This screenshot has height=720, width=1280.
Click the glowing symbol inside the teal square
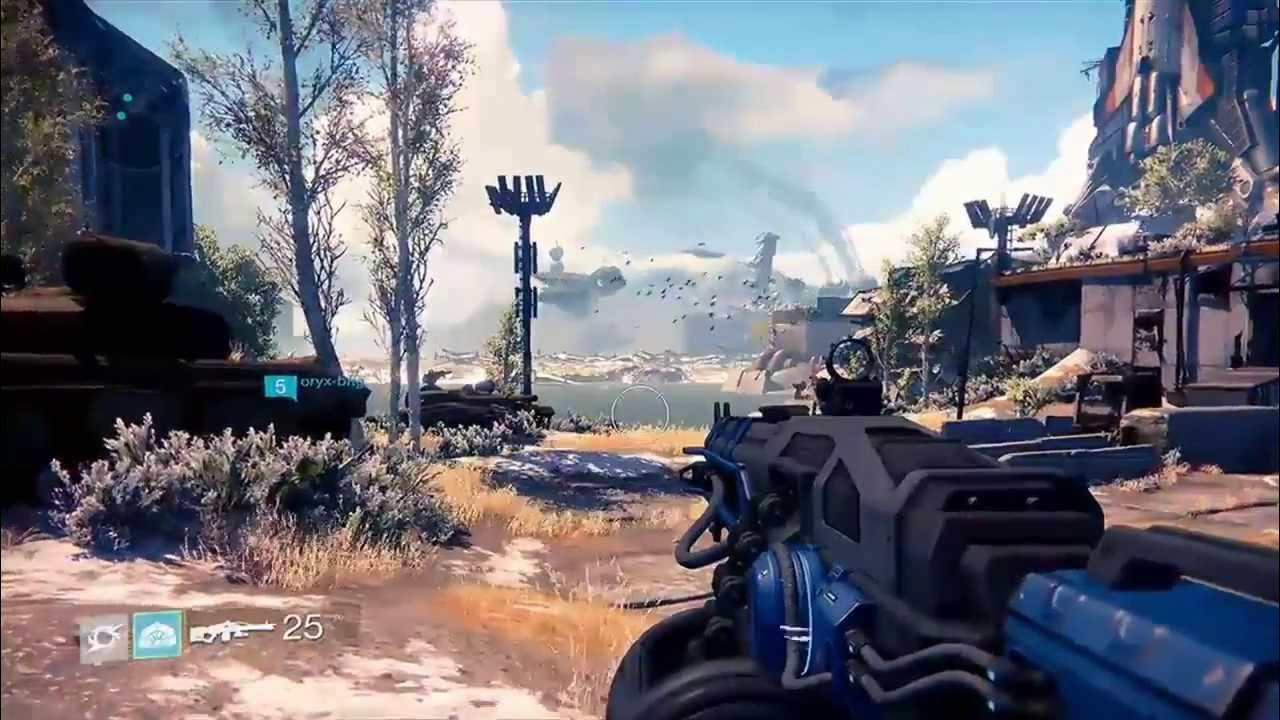pos(157,633)
